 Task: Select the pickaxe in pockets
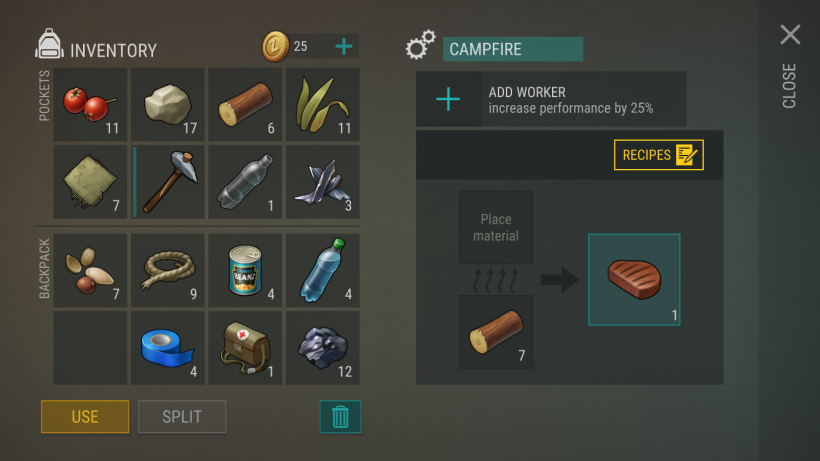[x=167, y=182]
